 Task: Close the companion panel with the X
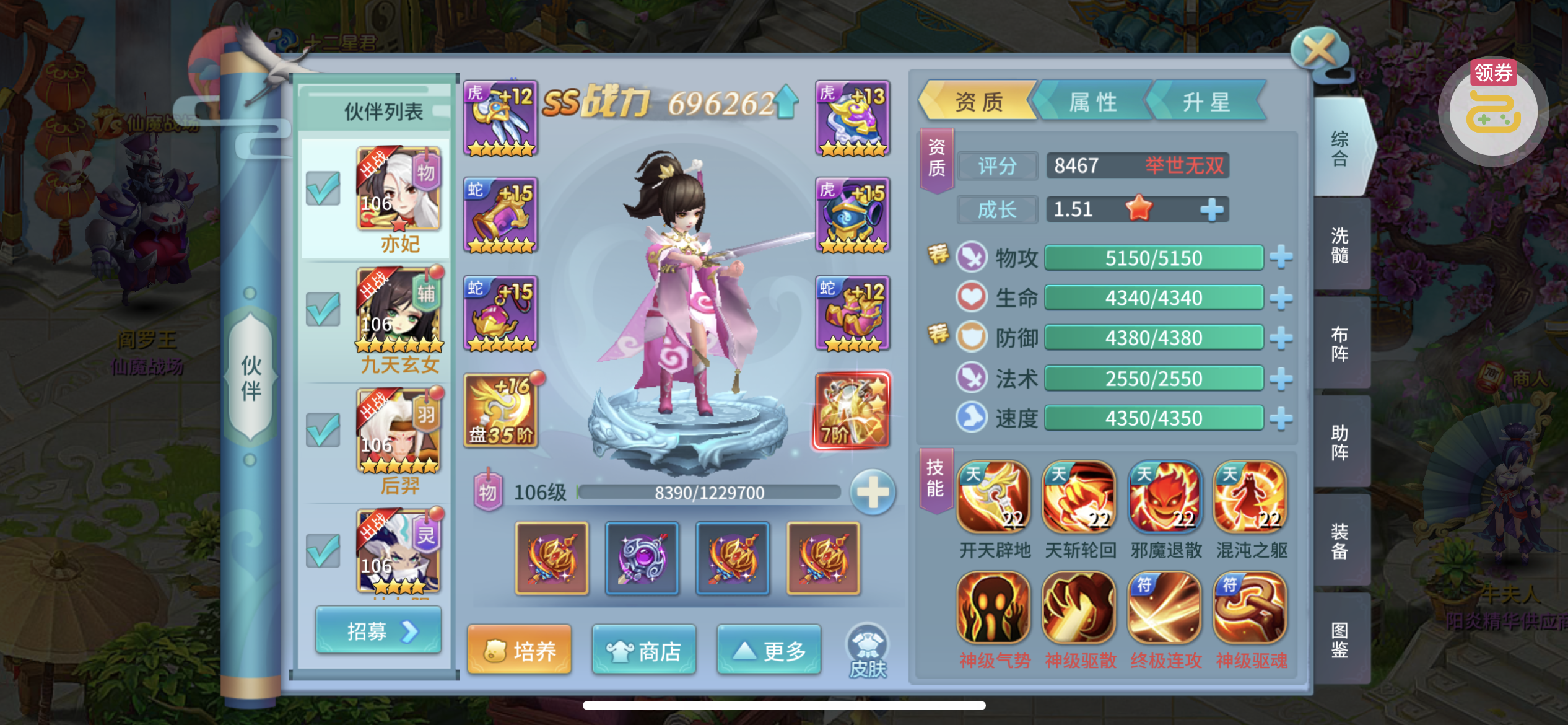click(x=1319, y=50)
